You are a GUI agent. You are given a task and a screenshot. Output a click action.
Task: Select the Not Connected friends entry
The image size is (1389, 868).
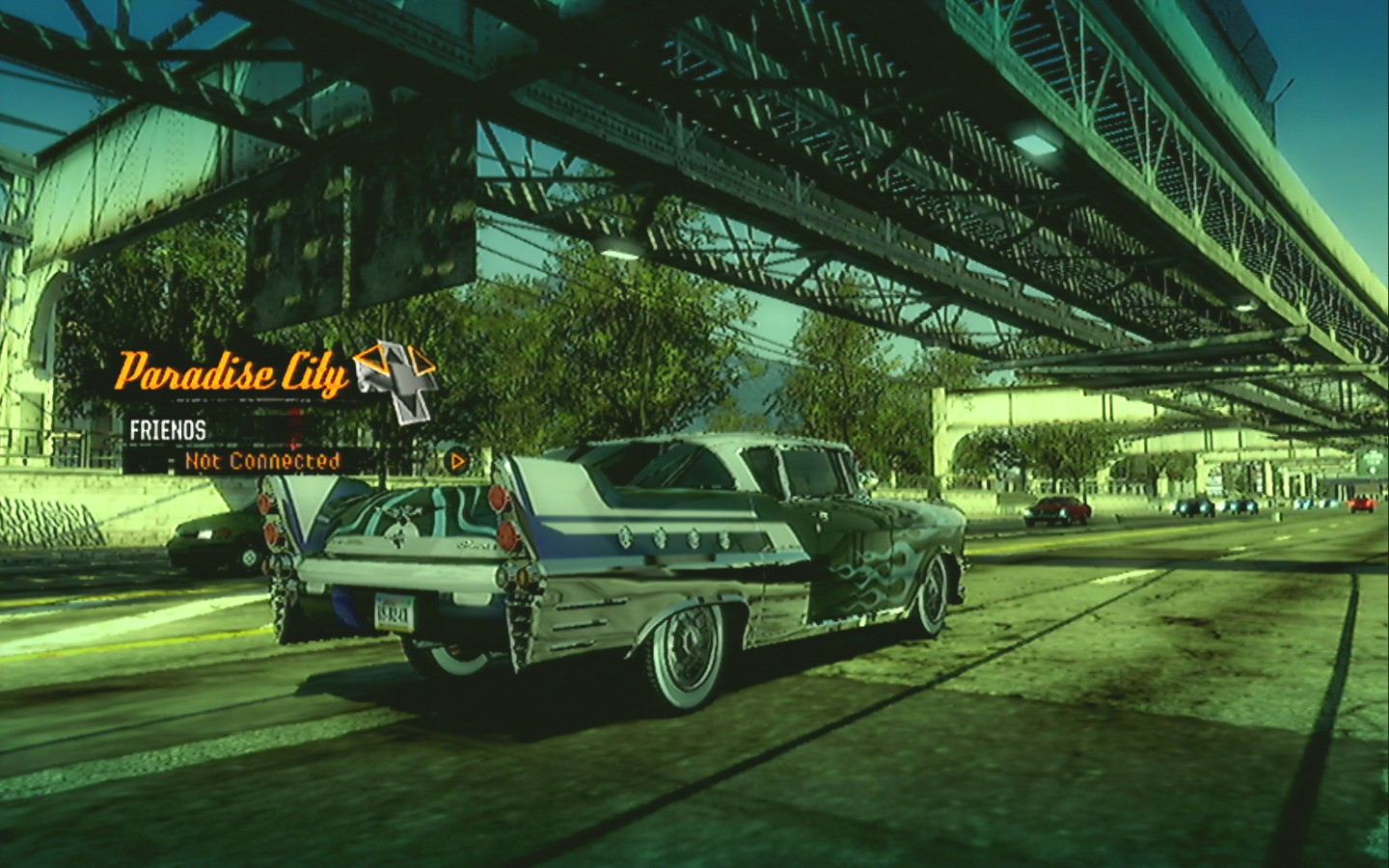[x=262, y=461]
